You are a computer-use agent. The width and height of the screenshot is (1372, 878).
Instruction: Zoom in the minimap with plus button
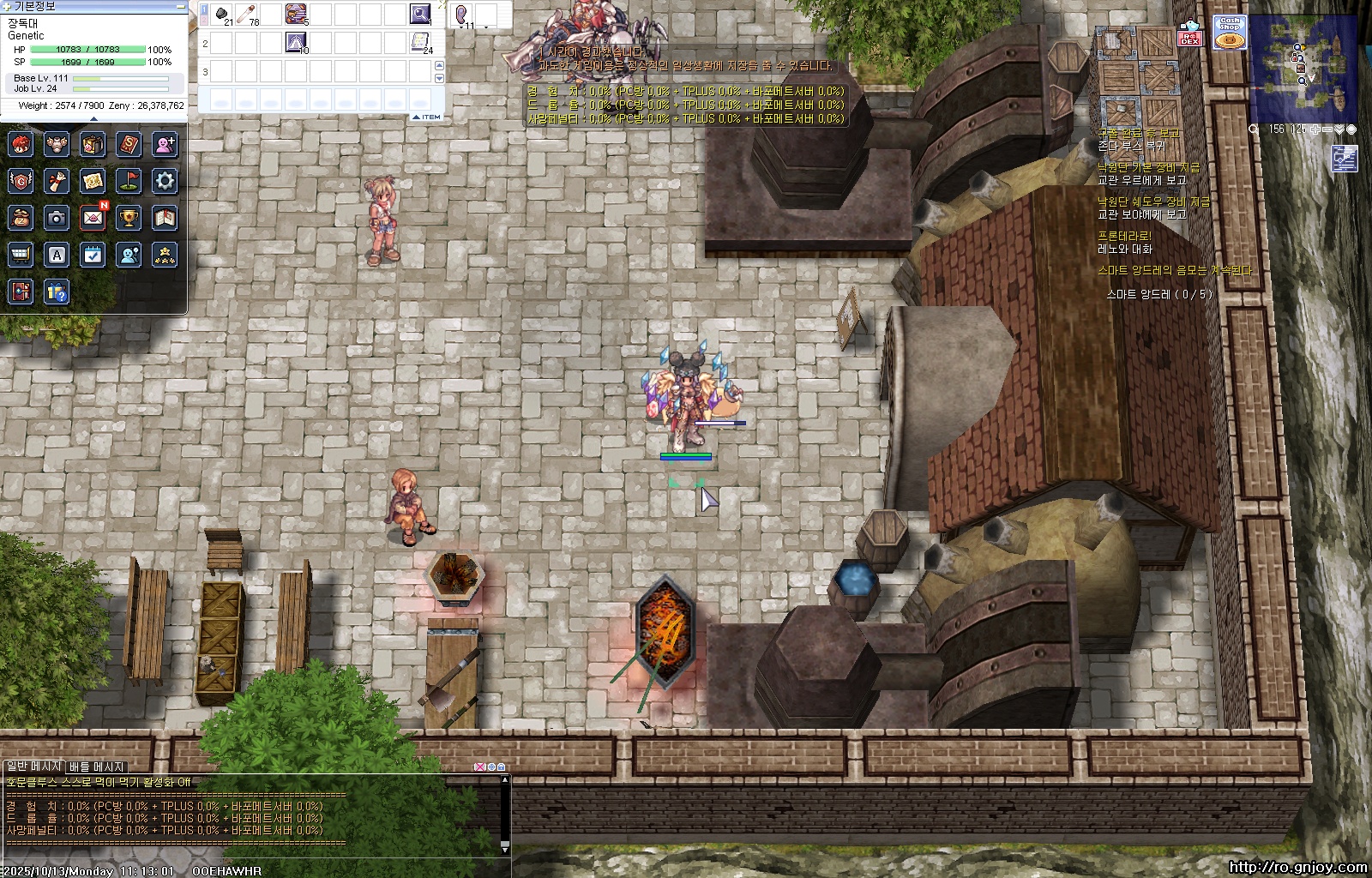click(1314, 129)
